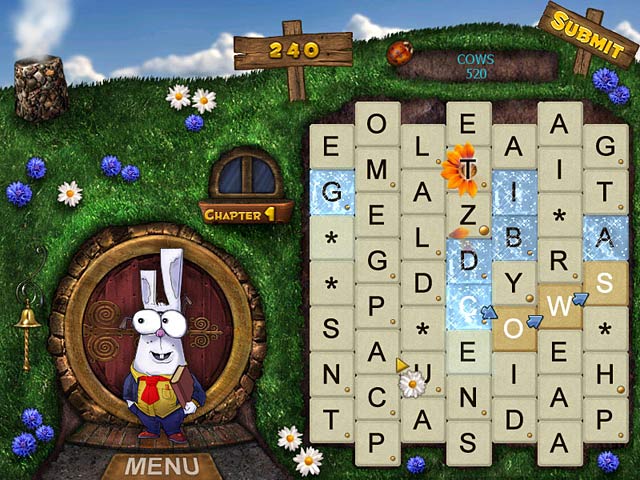Click the frozen C tile
This screenshot has height=480, width=640.
pyautogui.click(x=468, y=305)
